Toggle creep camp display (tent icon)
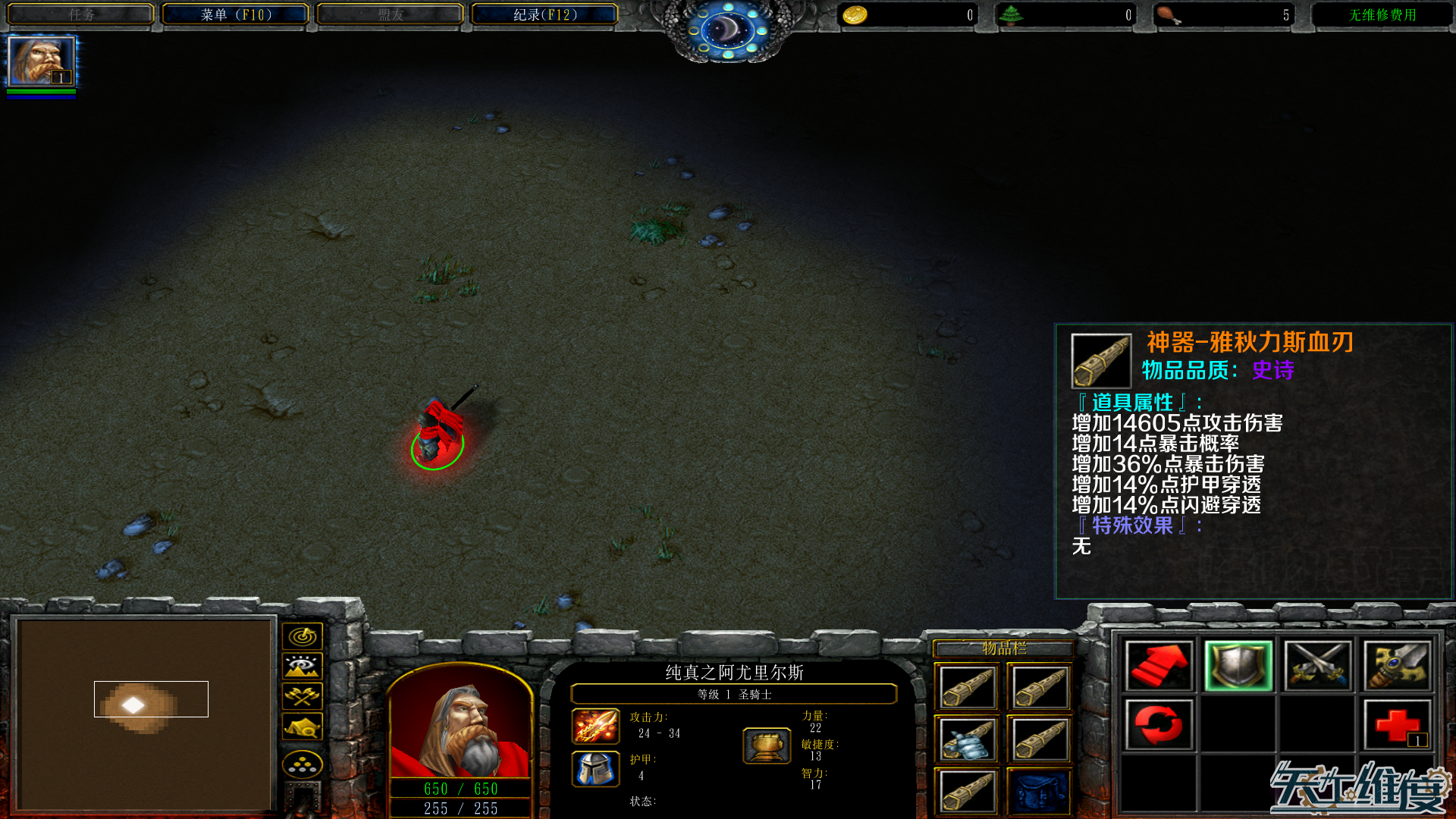The width and height of the screenshot is (1456, 819). 303,727
